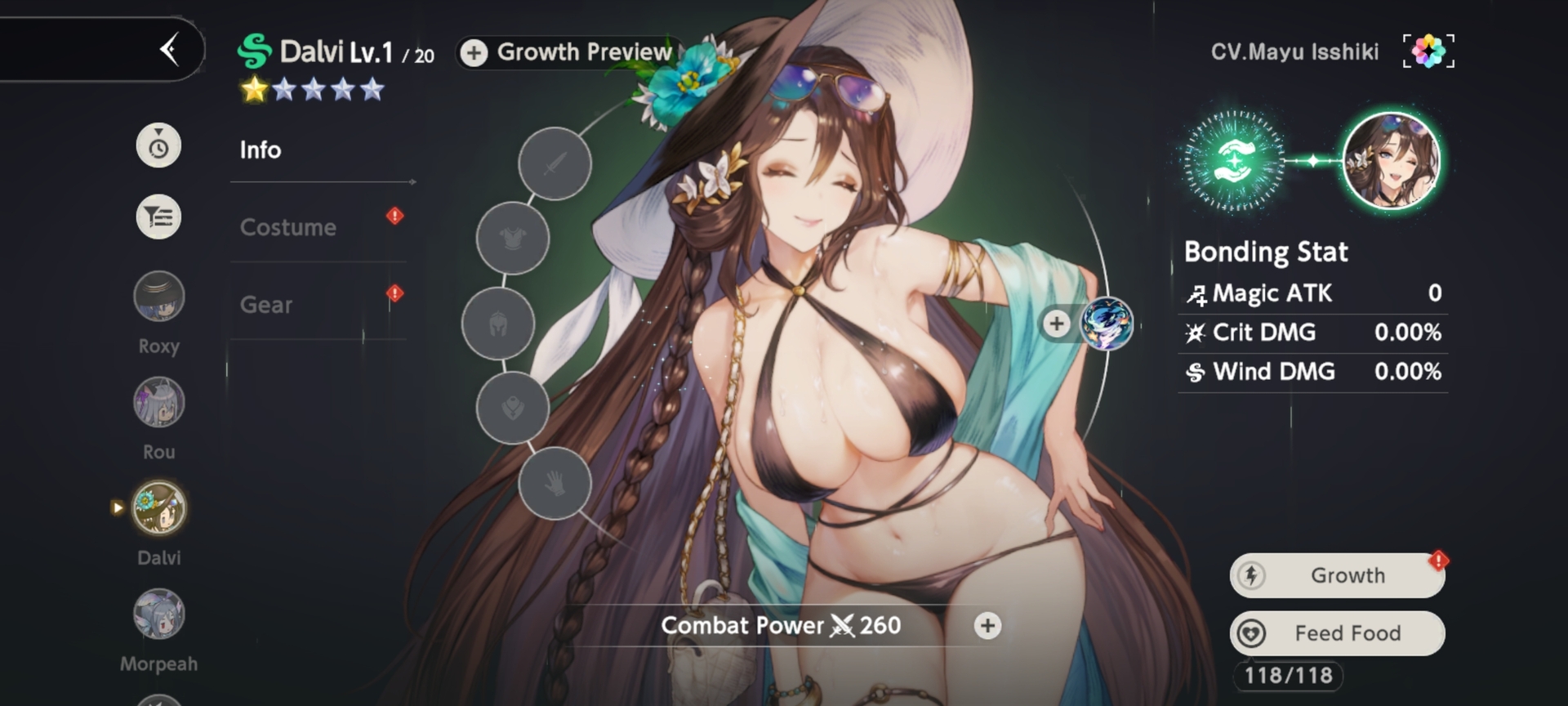Click the clock history icon
This screenshot has height=706, width=1568.
158,146
